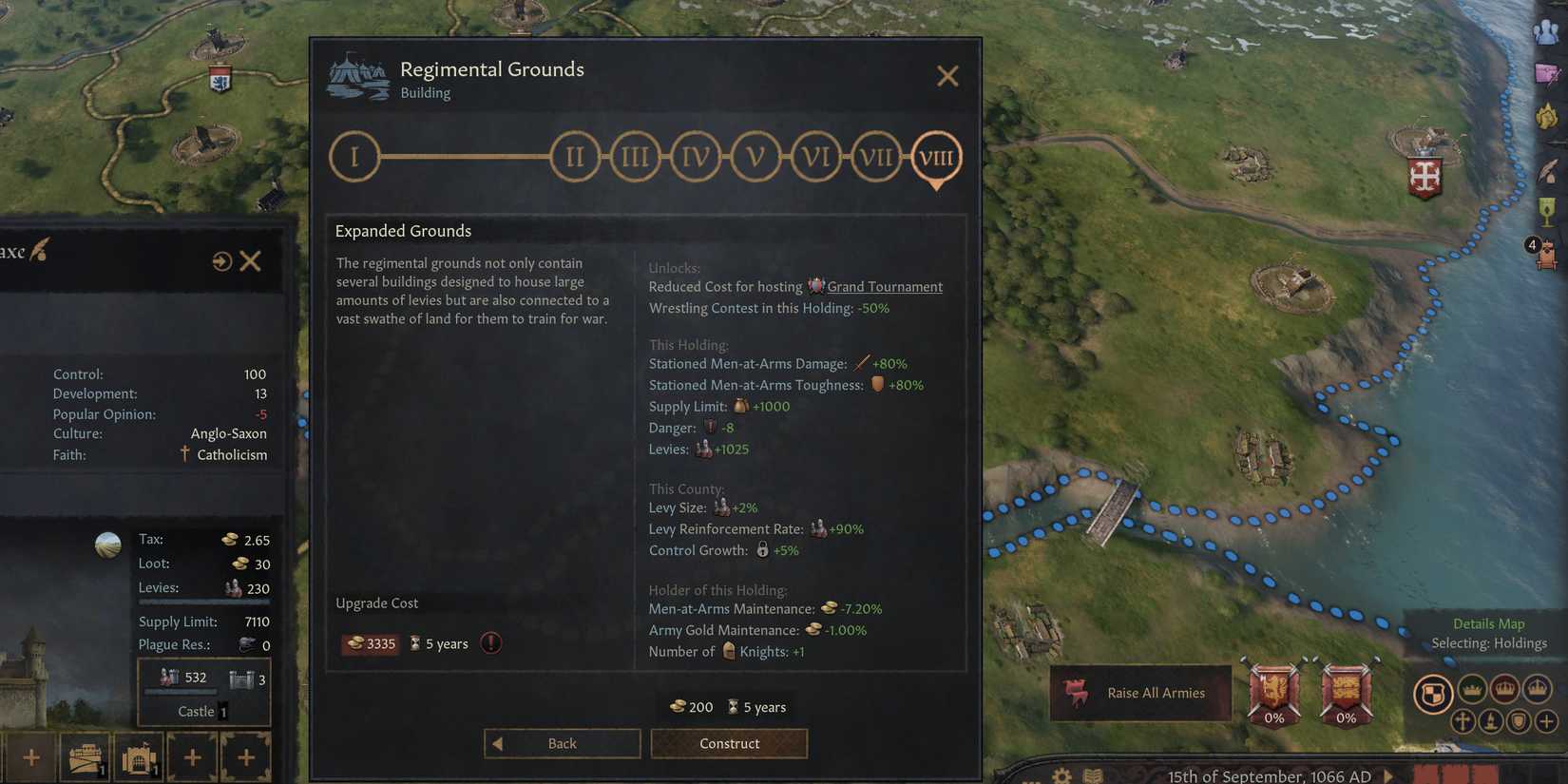Click the 0% army strength gauge

[1273, 697]
